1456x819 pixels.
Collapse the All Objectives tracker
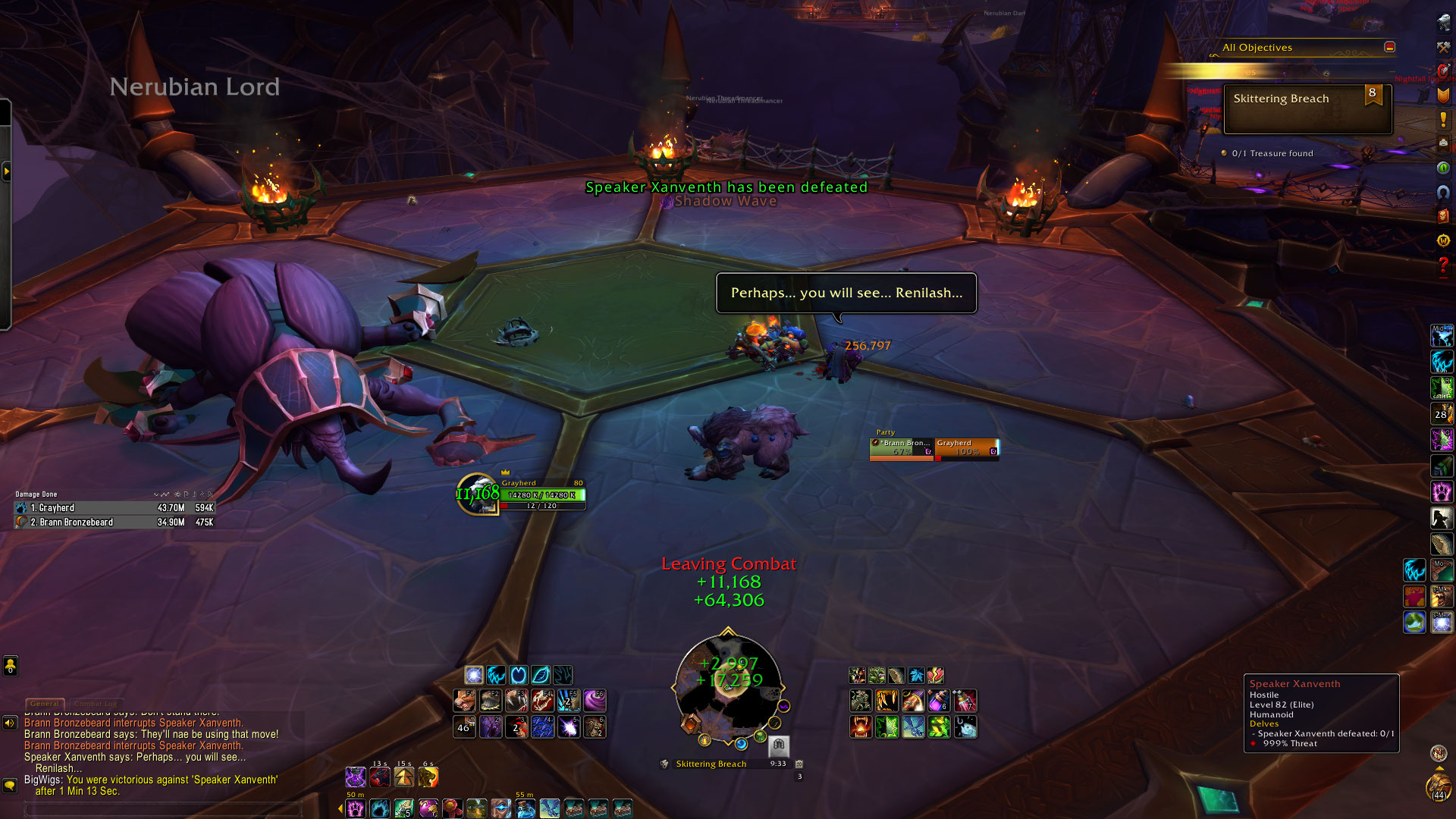(x=1389, y=47)
